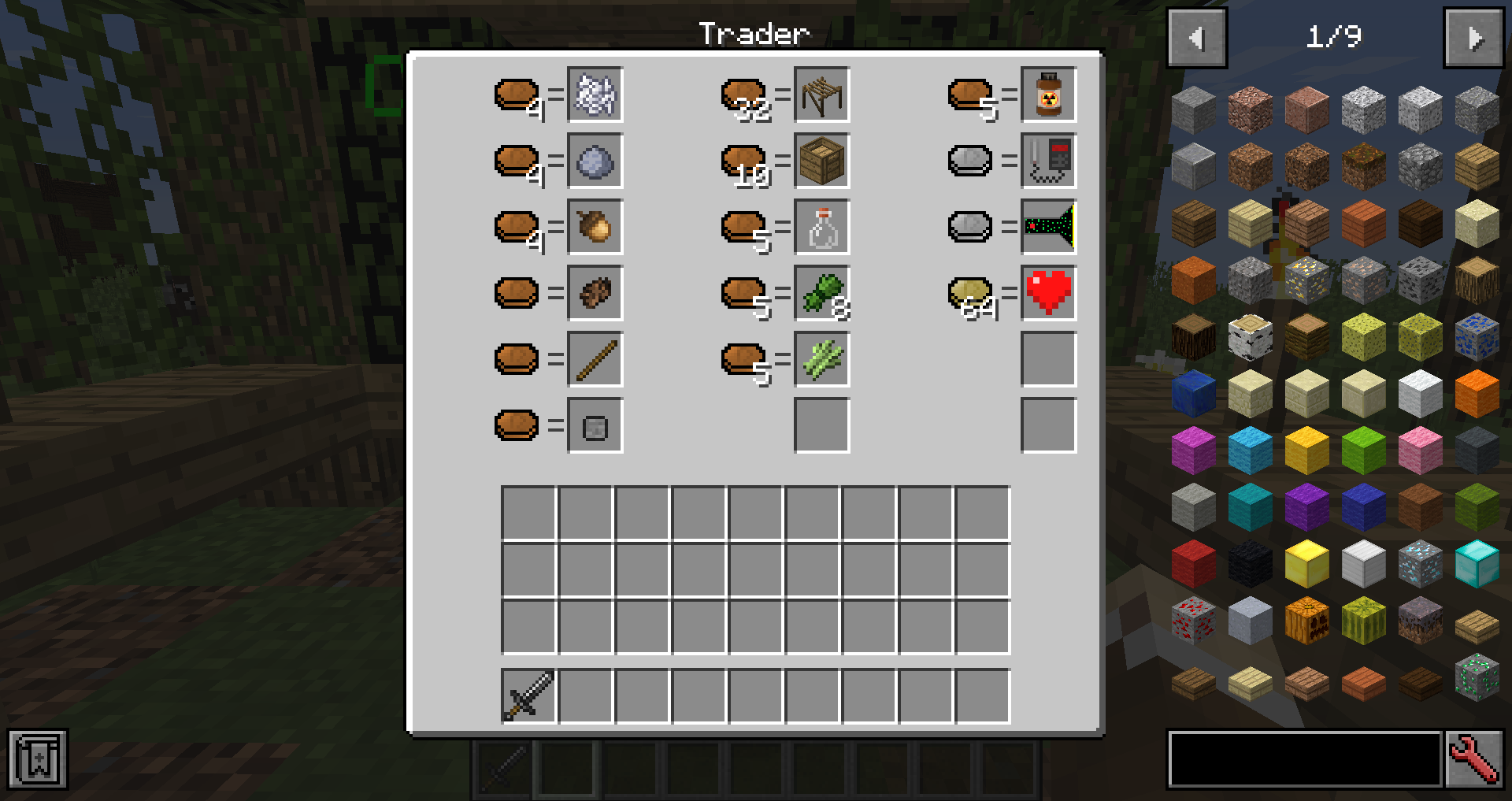Select the pine cone trade item

595,293
